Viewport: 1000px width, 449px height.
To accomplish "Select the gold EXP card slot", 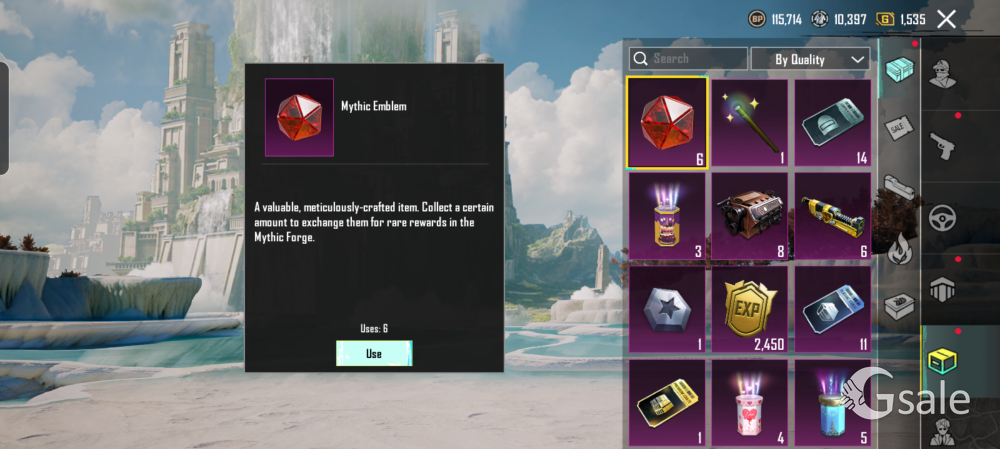I will 750,308.
